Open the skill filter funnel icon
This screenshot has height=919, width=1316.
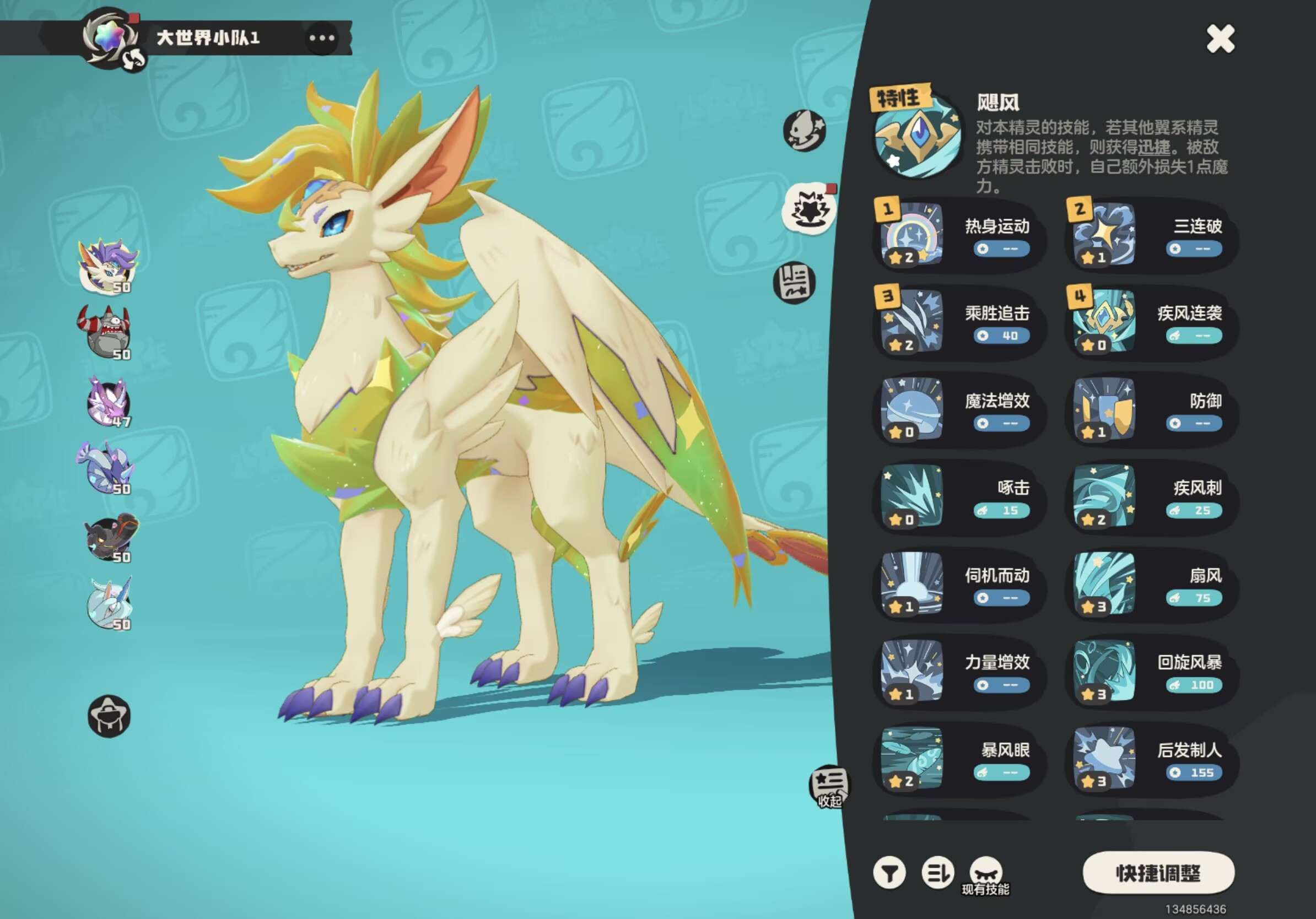pyautogui.click(x=889, y=873)
